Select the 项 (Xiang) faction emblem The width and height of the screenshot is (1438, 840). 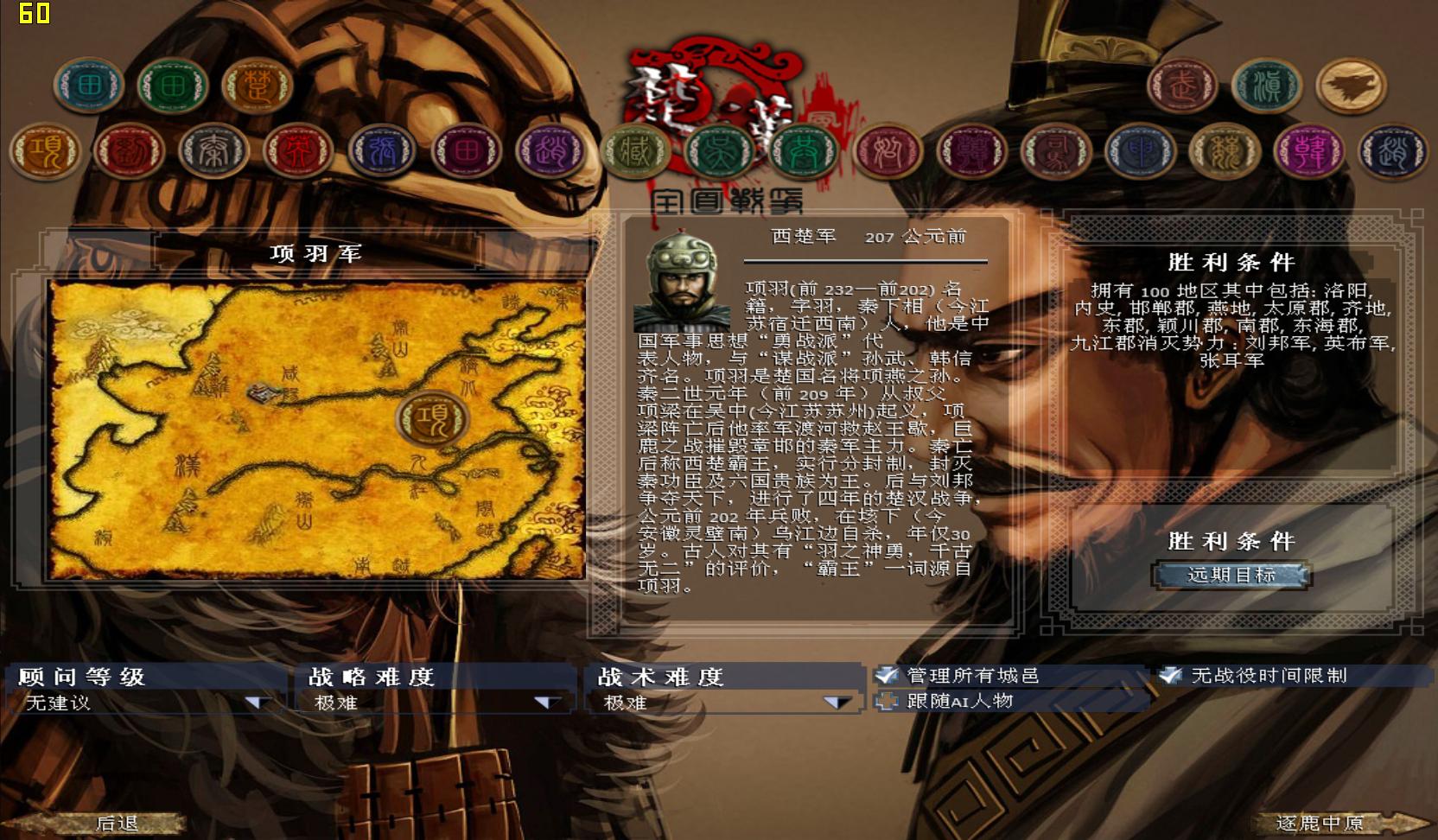(x=48, y=150)
